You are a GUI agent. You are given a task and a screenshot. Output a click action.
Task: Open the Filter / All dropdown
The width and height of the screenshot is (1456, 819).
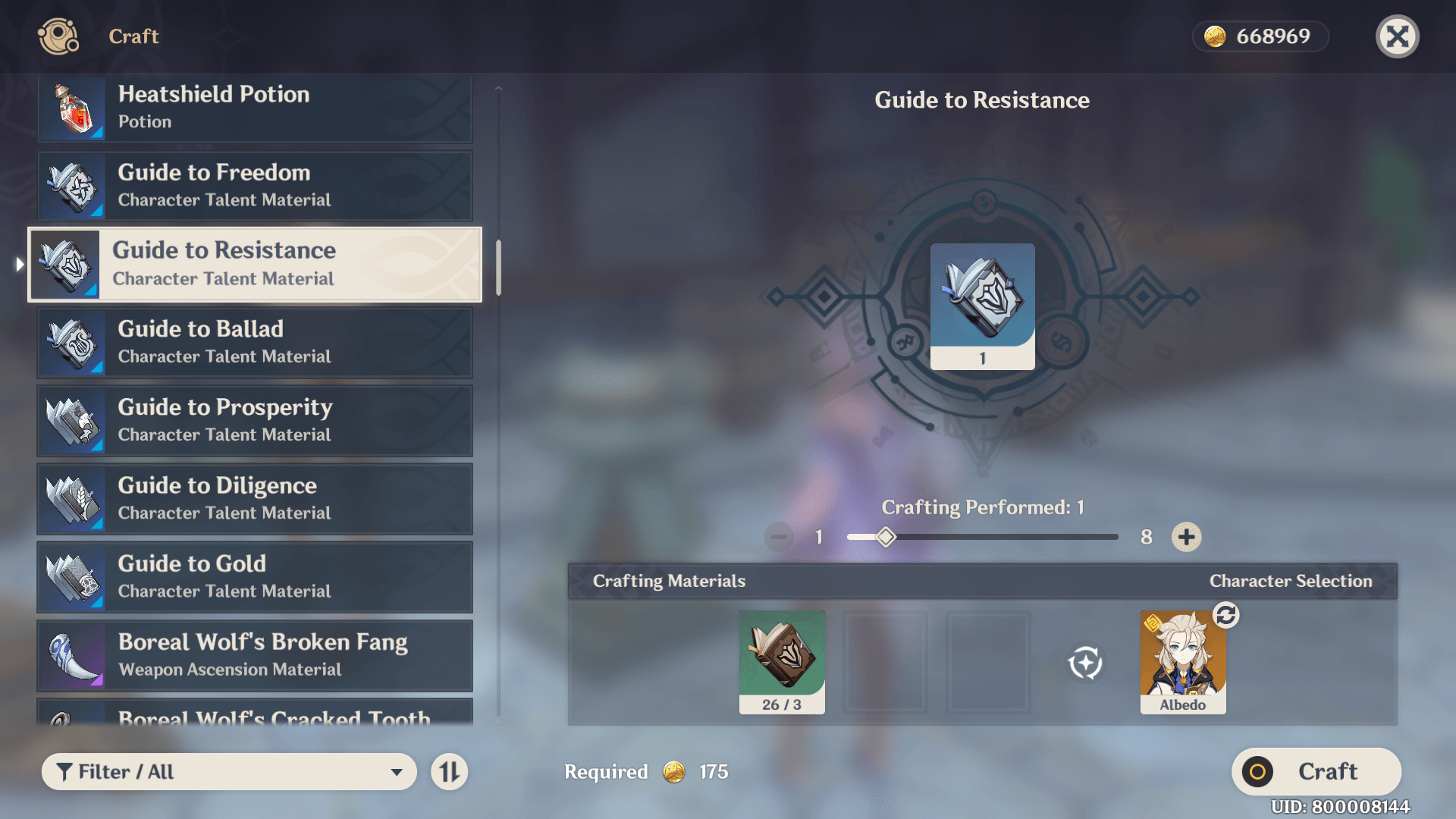click(x=229, y=772)
